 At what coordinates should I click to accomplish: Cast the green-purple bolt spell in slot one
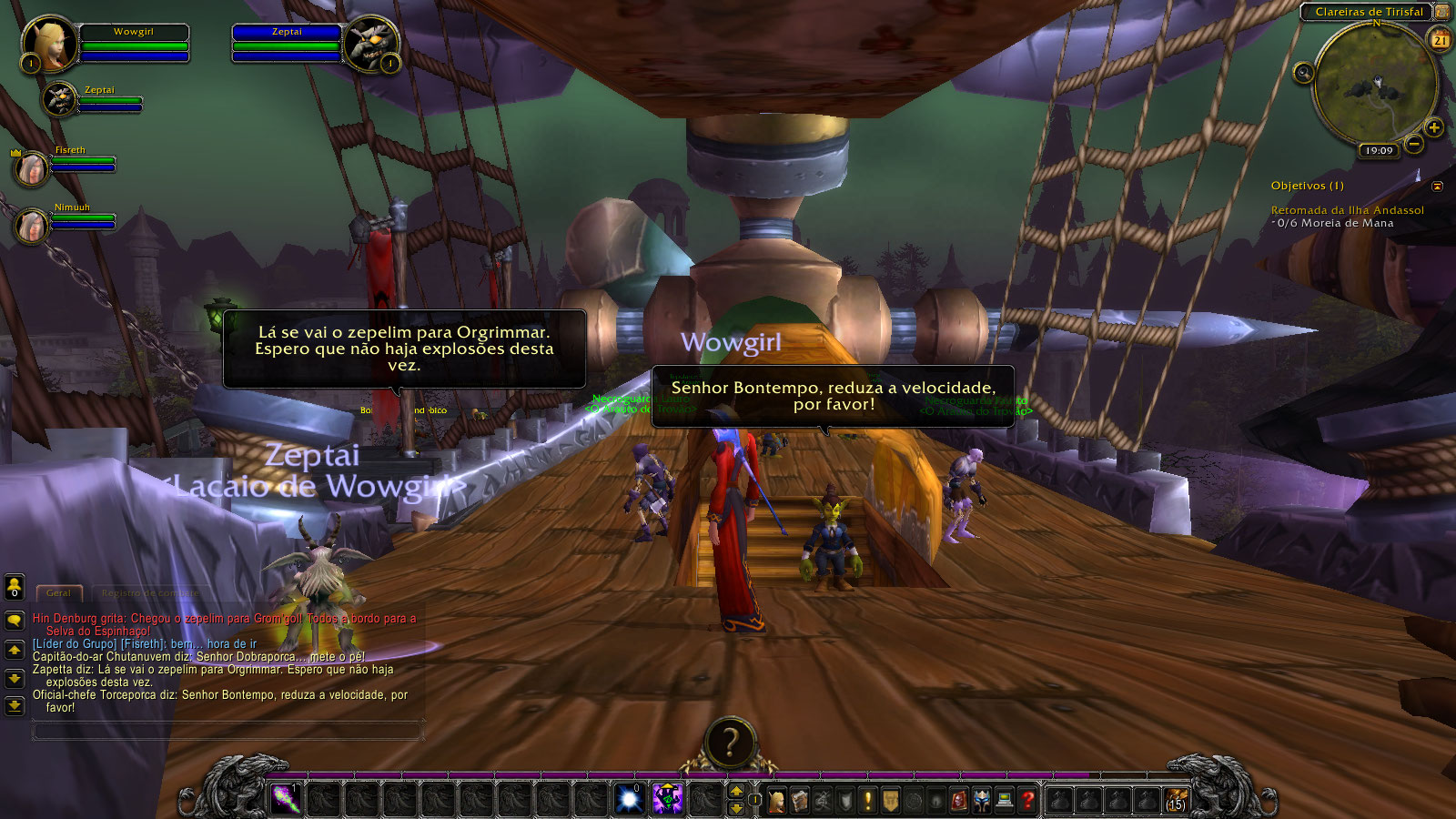(x=286, y=799)
